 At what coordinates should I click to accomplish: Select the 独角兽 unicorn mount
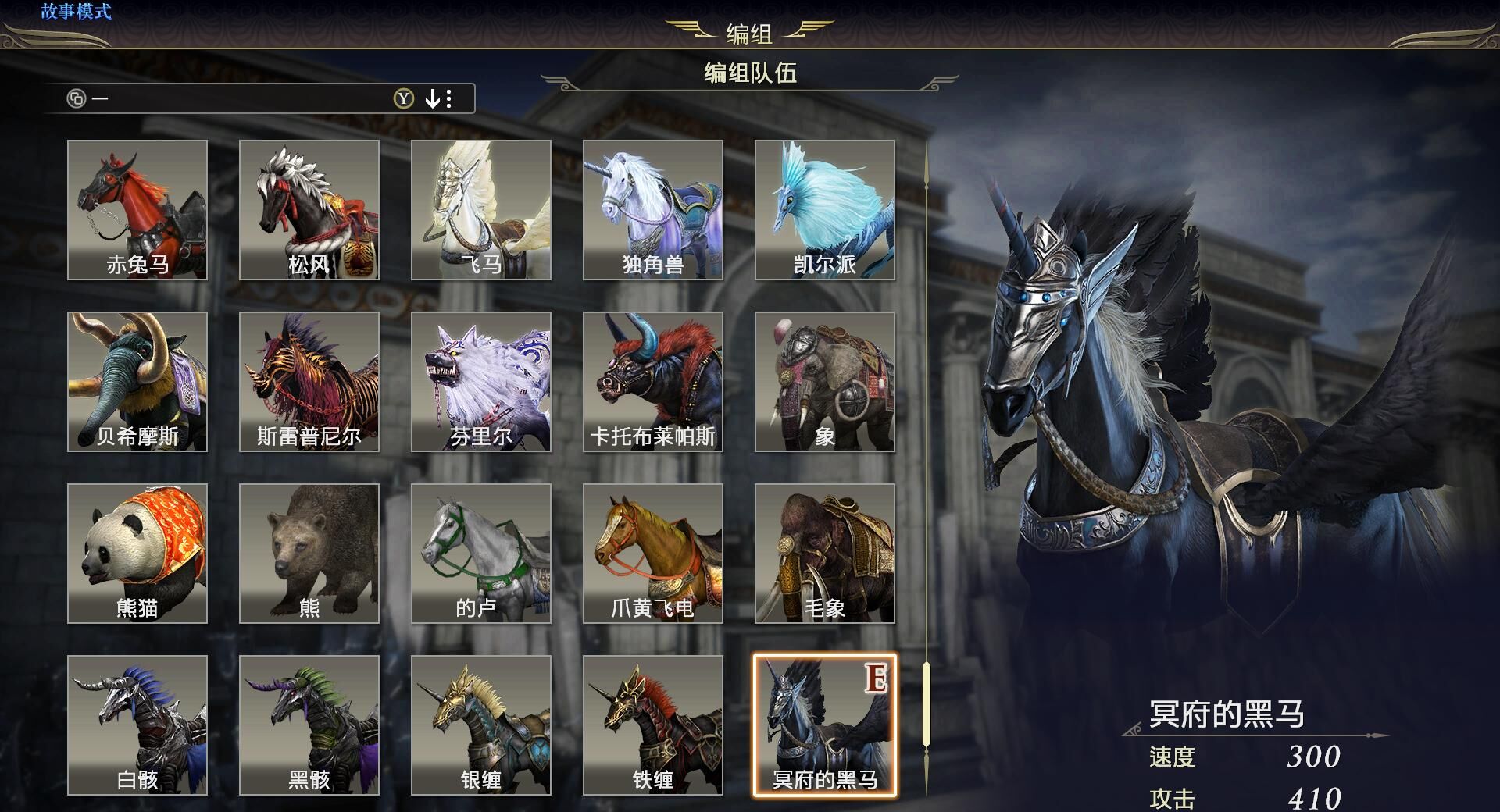(653, 209)
